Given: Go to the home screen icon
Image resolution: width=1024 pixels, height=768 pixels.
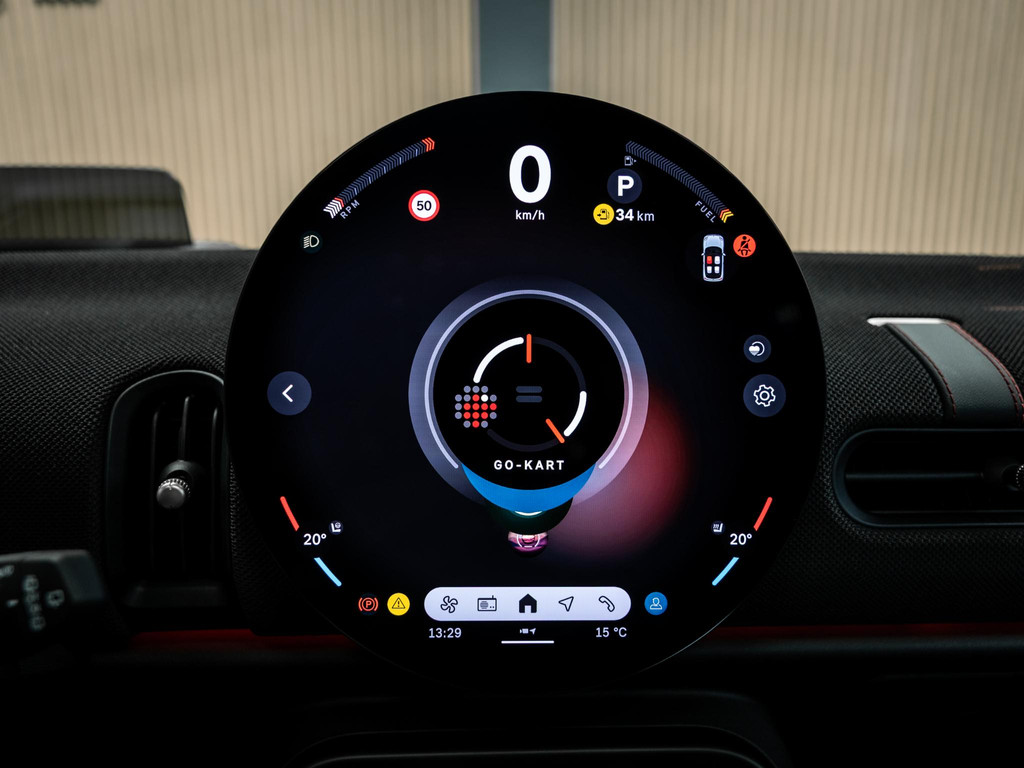Looking at the screenshot, I should coord(527,603).
